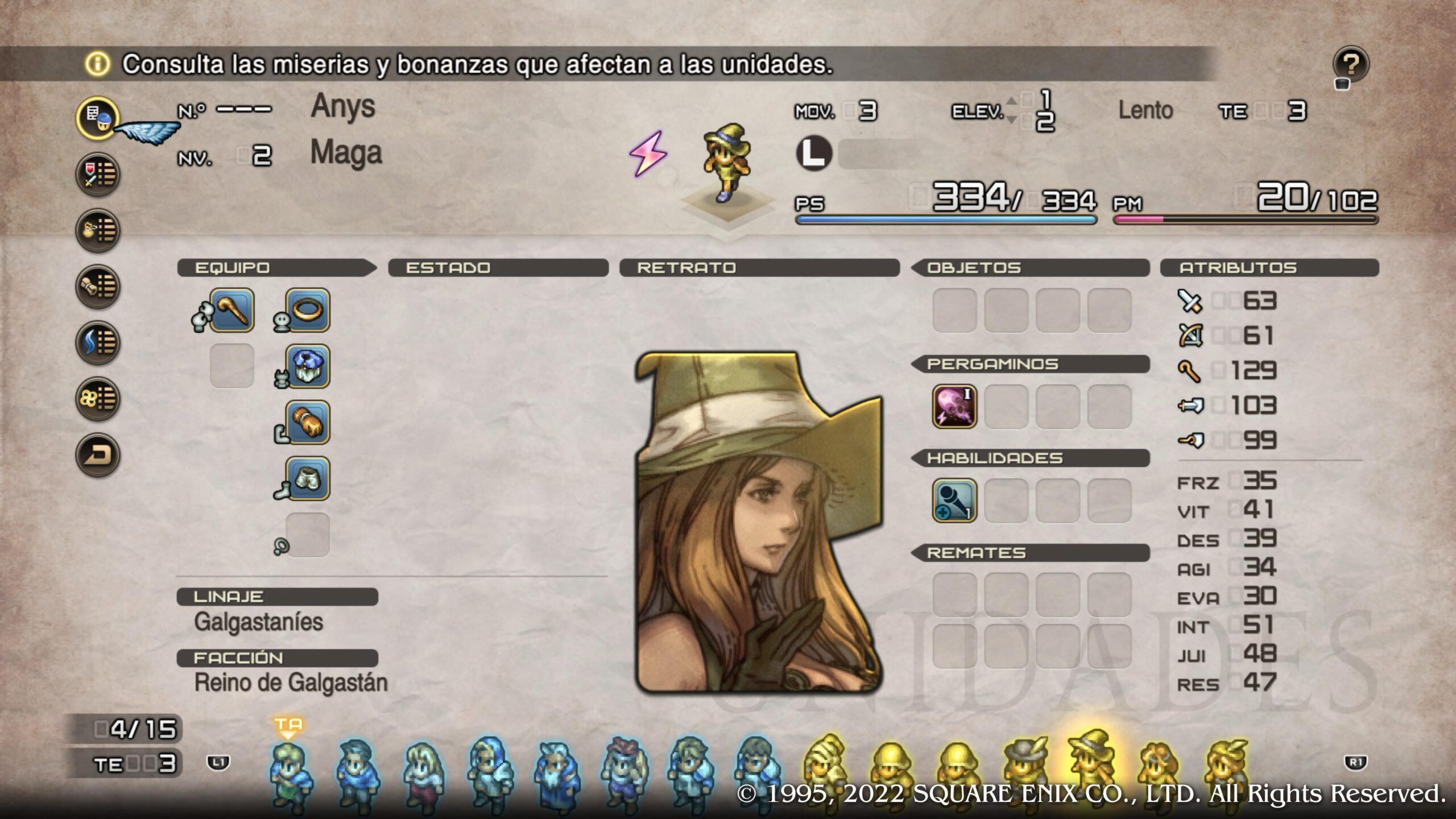
Task: Open the golden clover list tab
Action: [98, 399]
